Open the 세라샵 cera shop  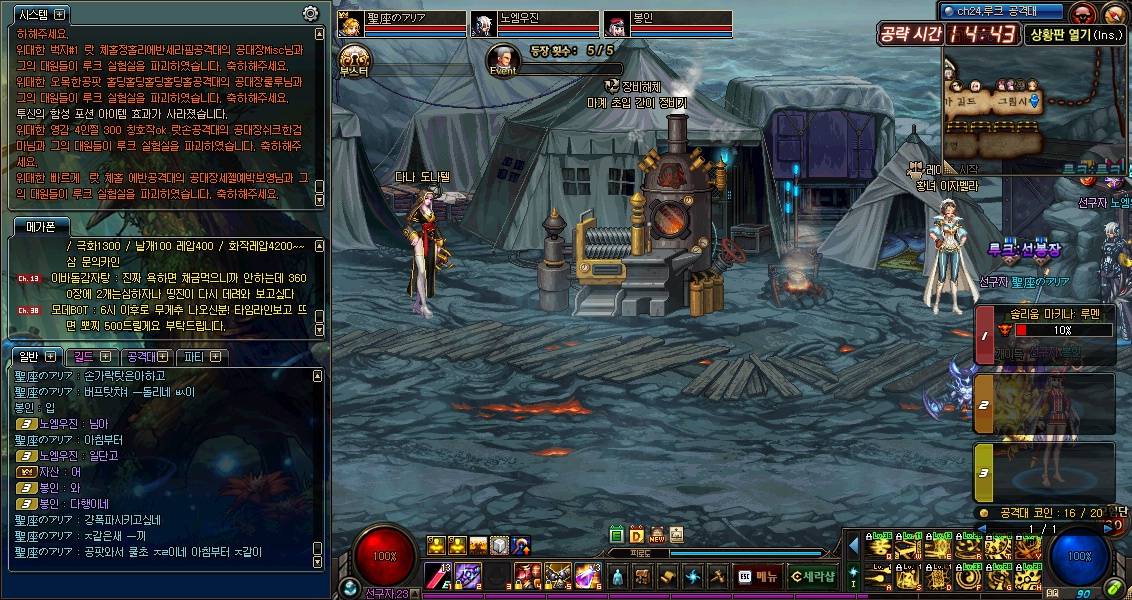pos(811,575)
